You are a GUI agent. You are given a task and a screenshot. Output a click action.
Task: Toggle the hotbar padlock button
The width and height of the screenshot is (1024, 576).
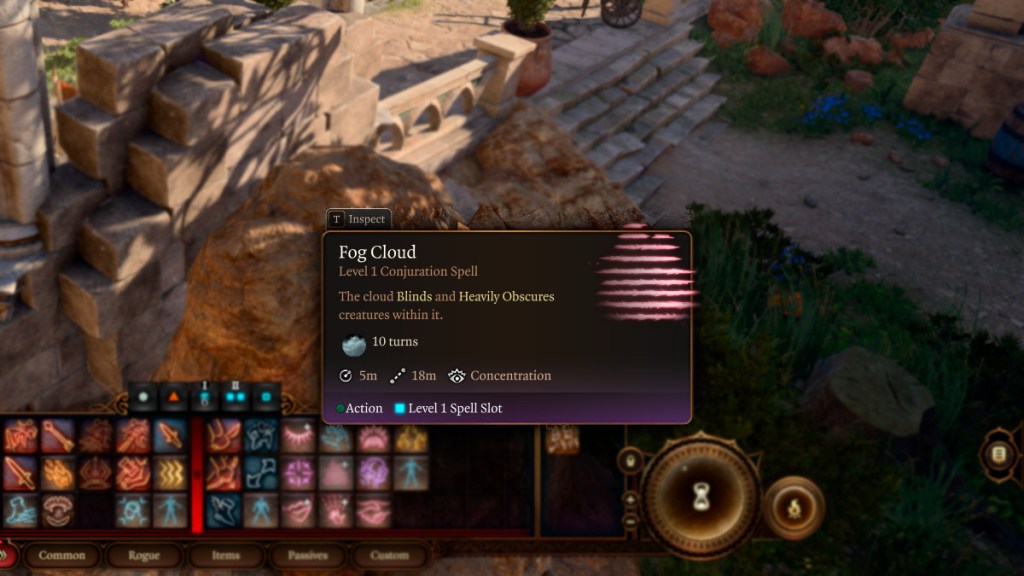[x=630, y=461]
